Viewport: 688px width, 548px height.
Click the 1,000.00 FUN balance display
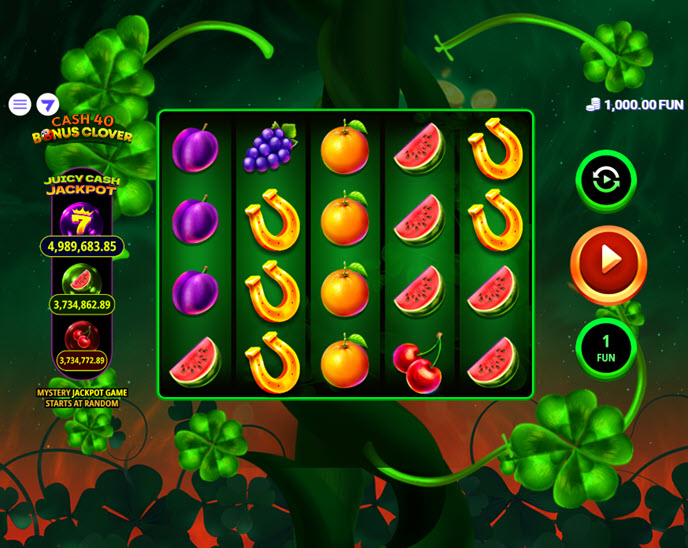pyautogui.click(x=635, y=104)
